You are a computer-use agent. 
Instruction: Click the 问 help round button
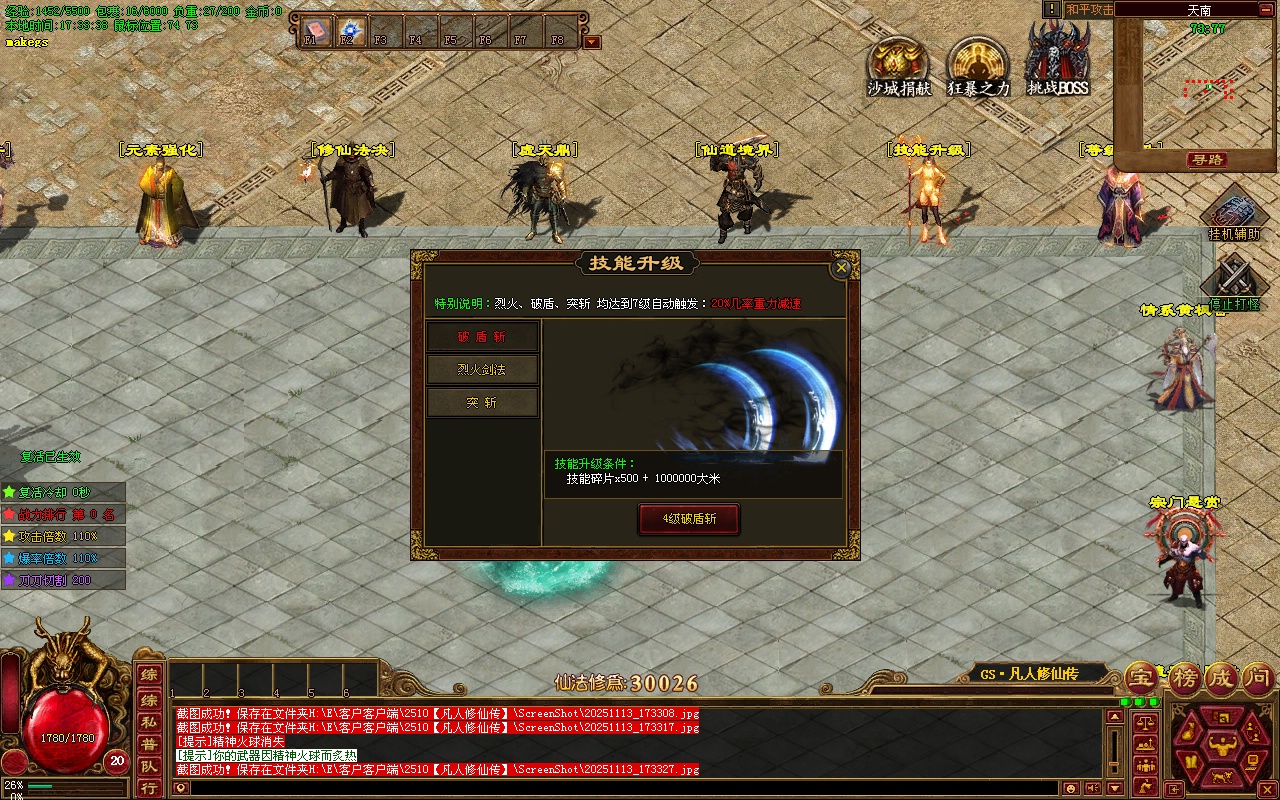point(1258,679)
